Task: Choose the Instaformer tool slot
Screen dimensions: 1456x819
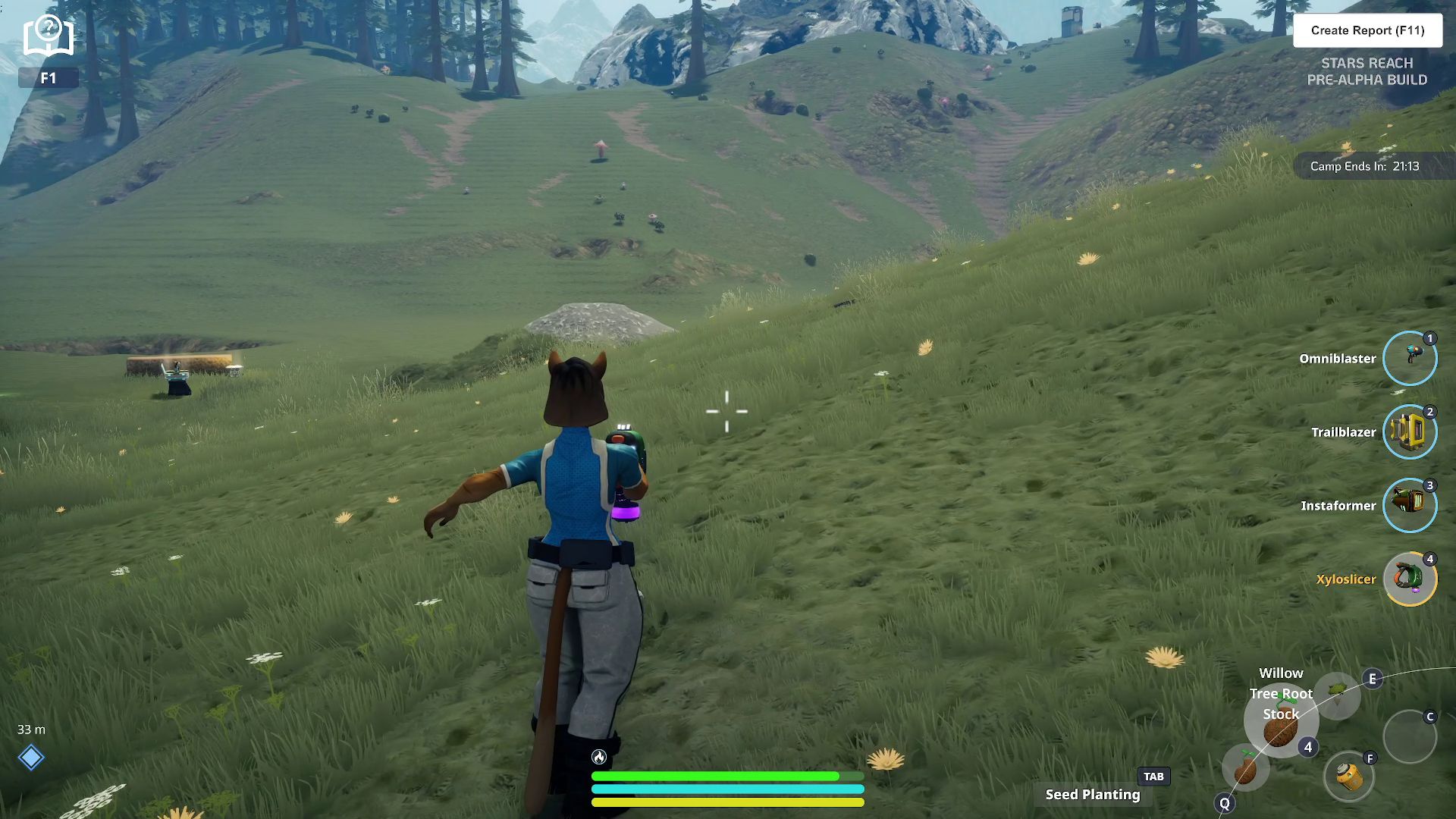Action: [1410, 505]
